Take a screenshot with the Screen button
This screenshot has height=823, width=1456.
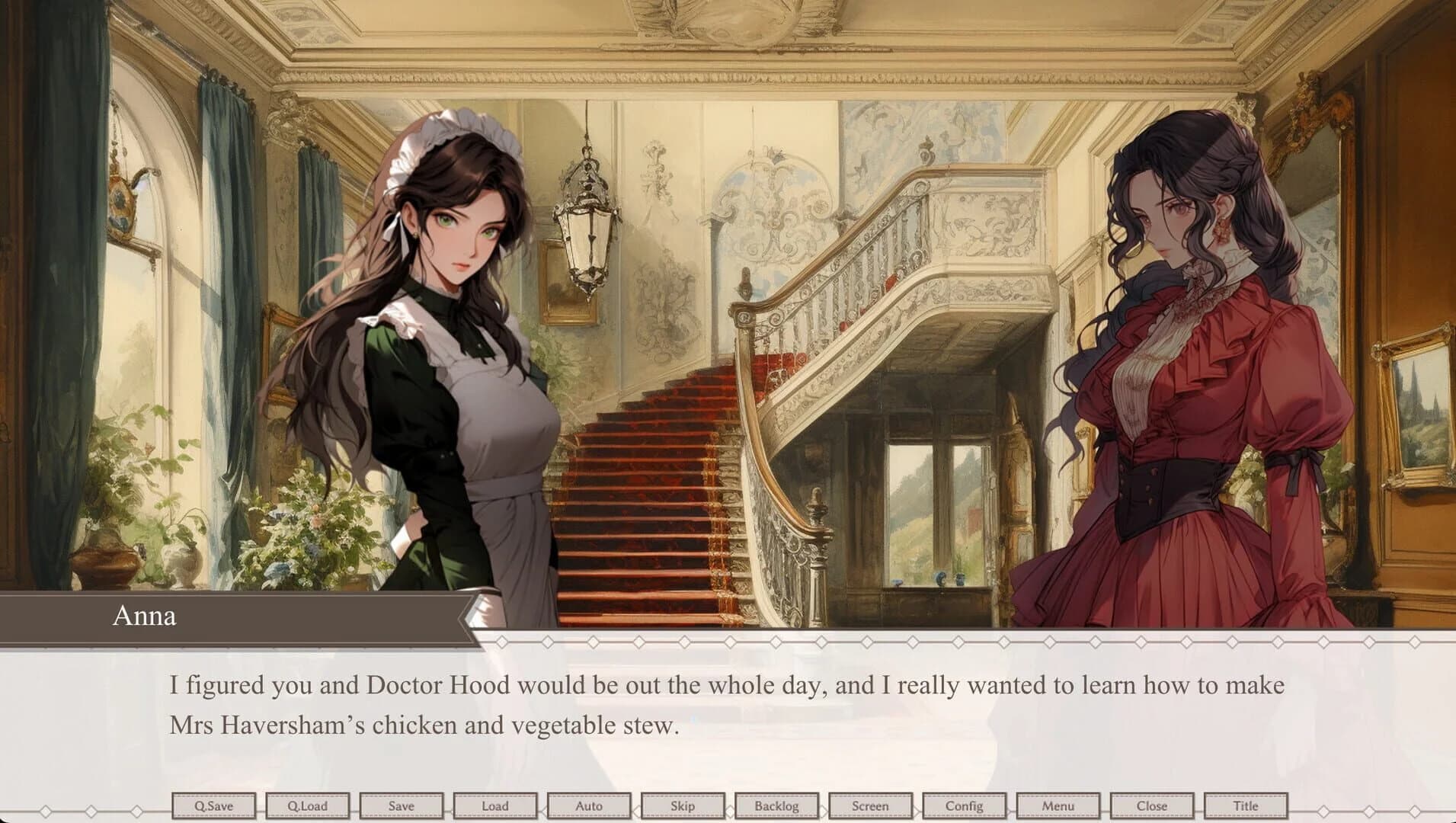click(x=872, y=805)
